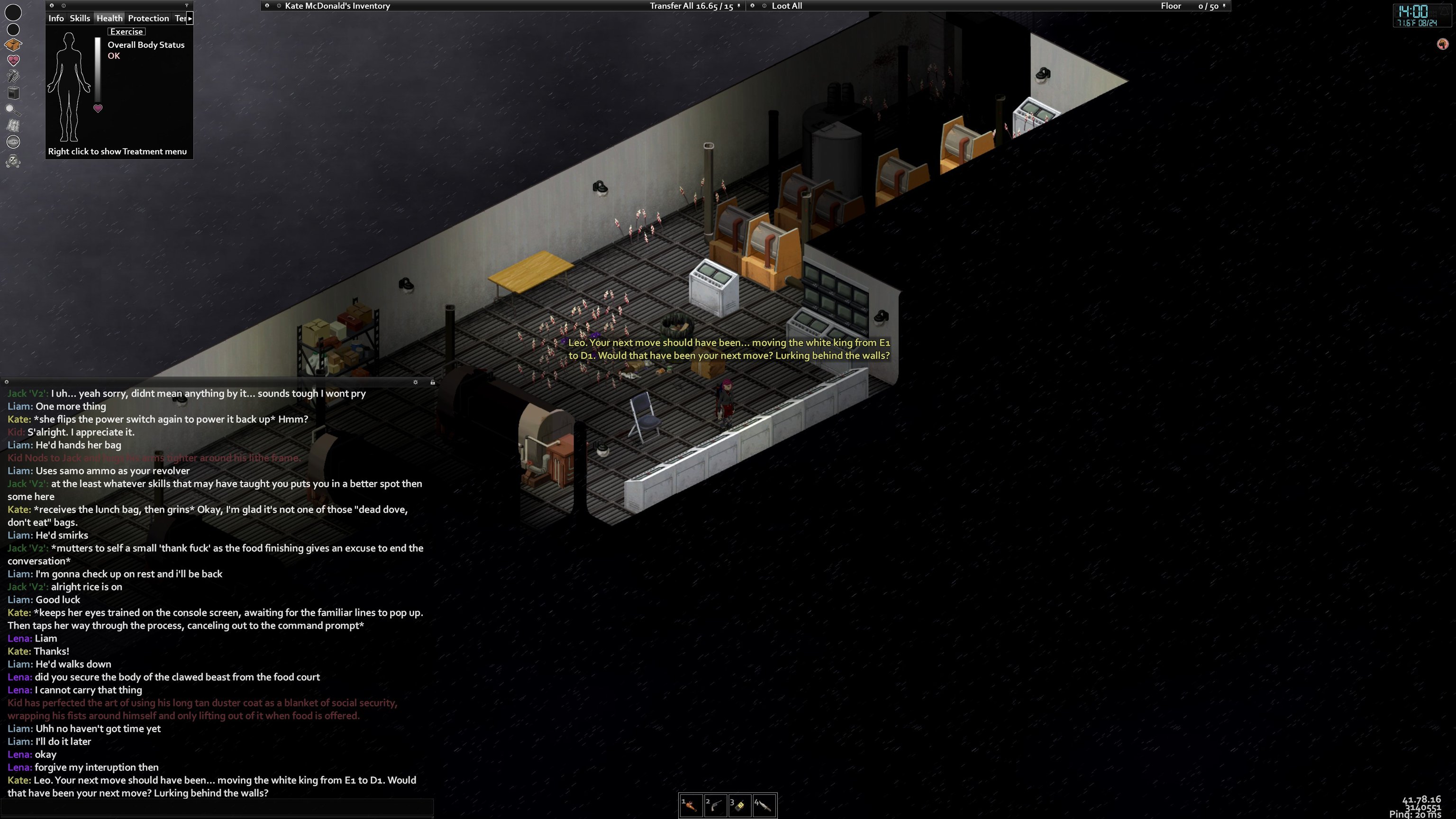Select the spiked bat in hotbar slot 1

pos(691,805)
